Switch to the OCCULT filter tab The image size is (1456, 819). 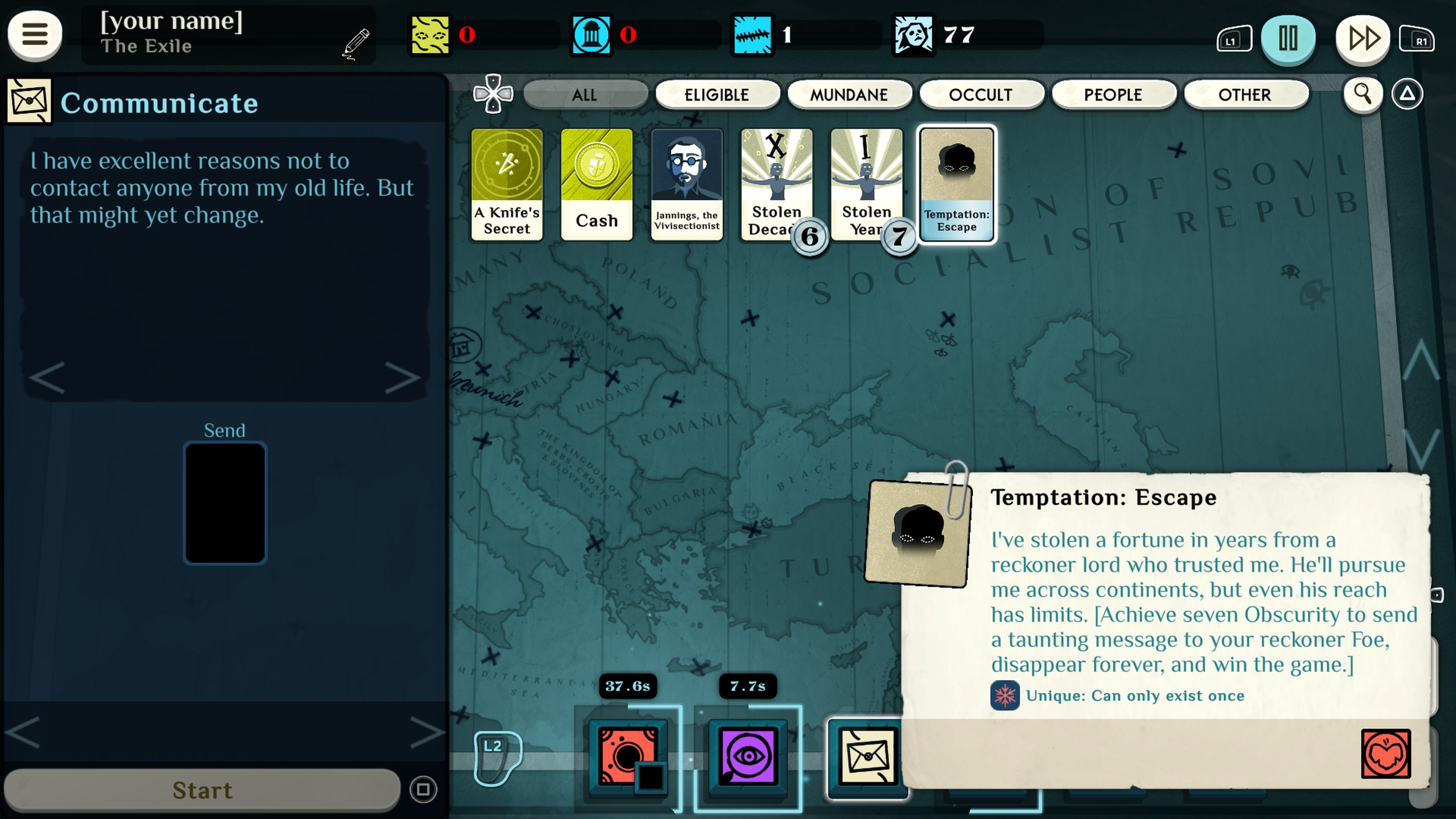(x=981, y=95)
